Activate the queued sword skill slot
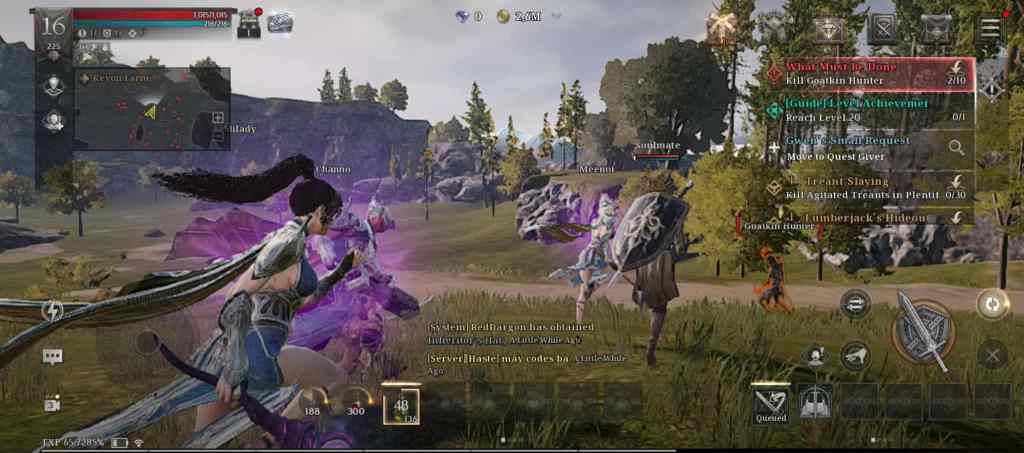 tap(771, 402)
